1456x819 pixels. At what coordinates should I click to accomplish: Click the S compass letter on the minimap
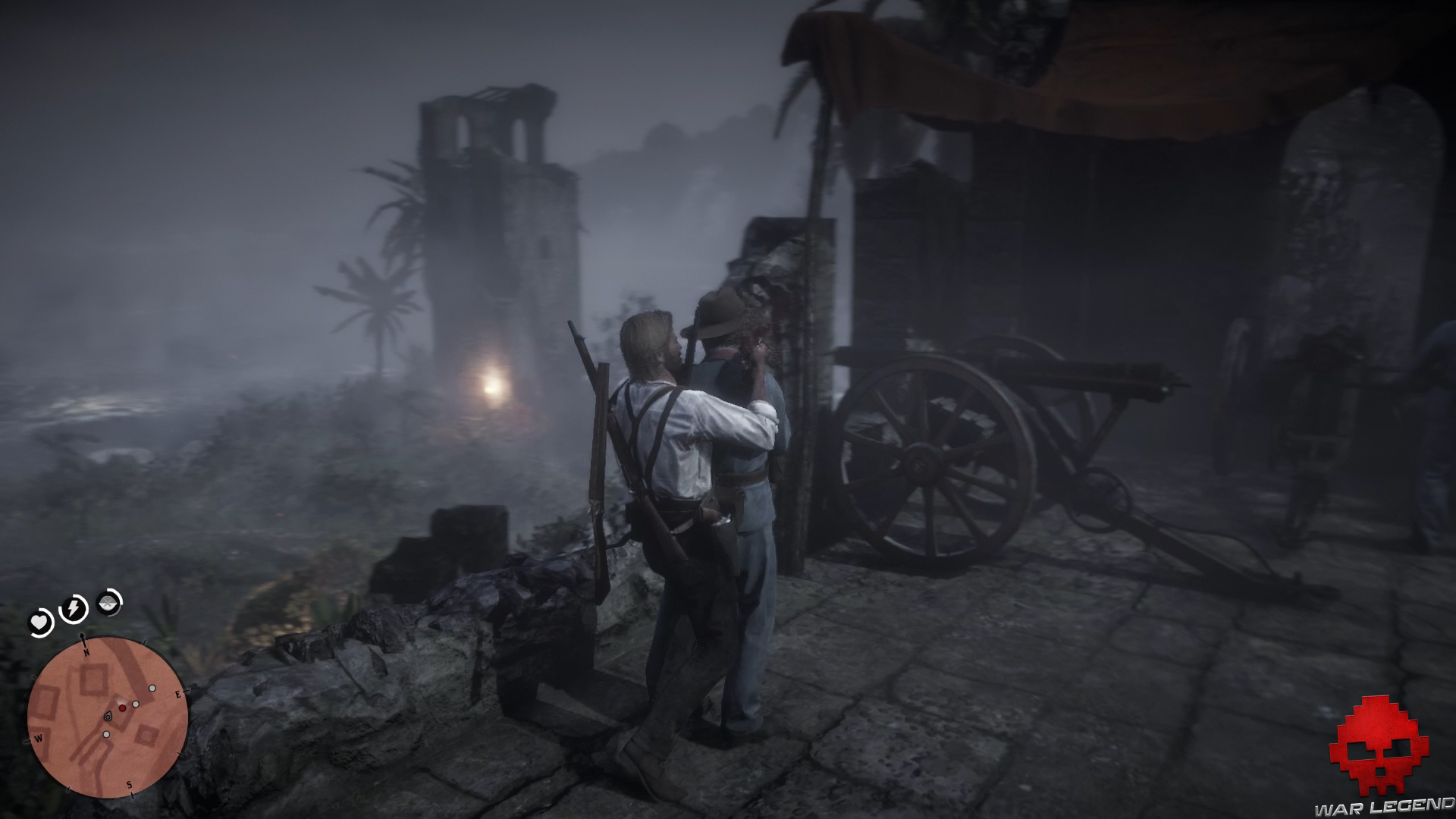129,784
